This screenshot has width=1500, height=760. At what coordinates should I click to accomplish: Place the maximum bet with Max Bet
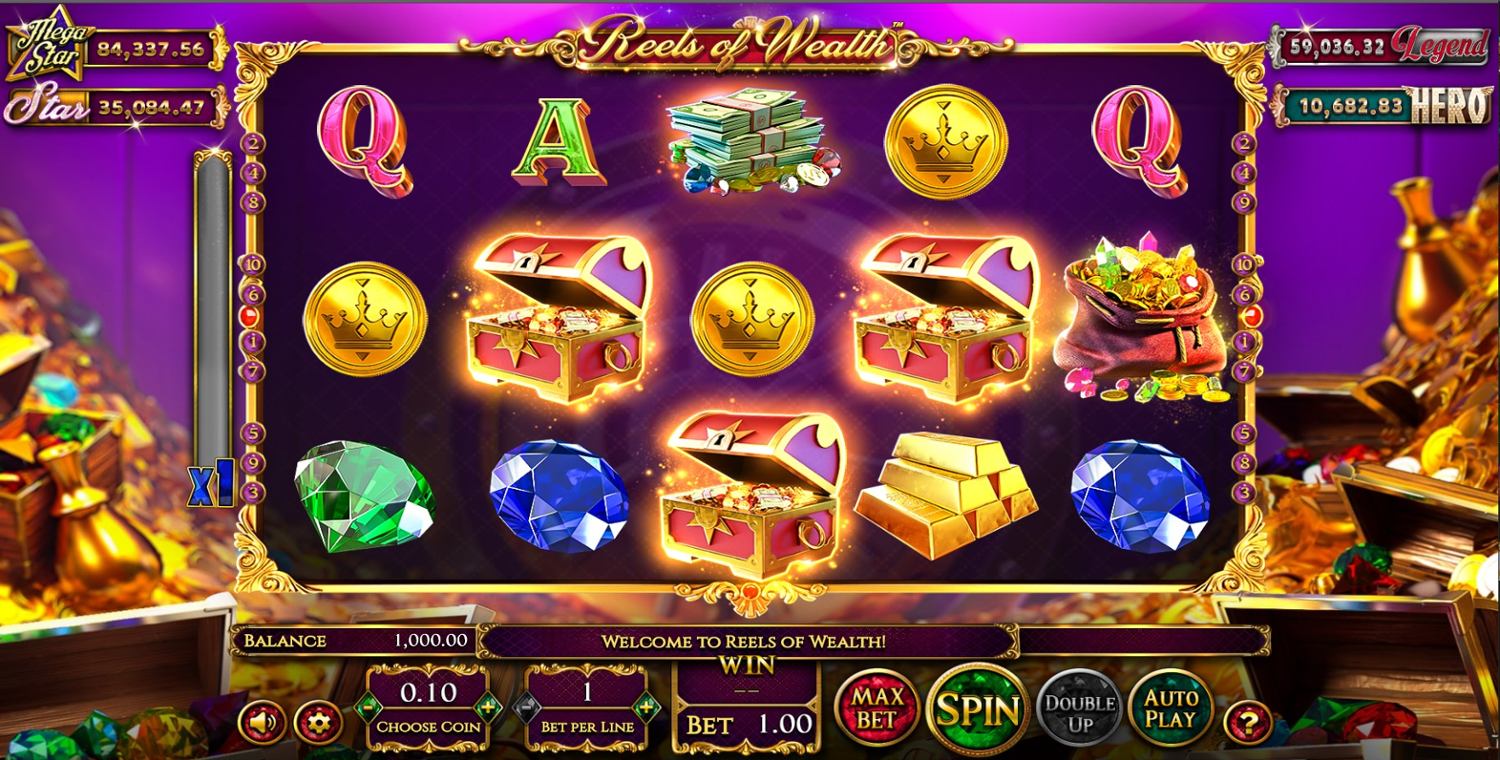click(877, 708)
